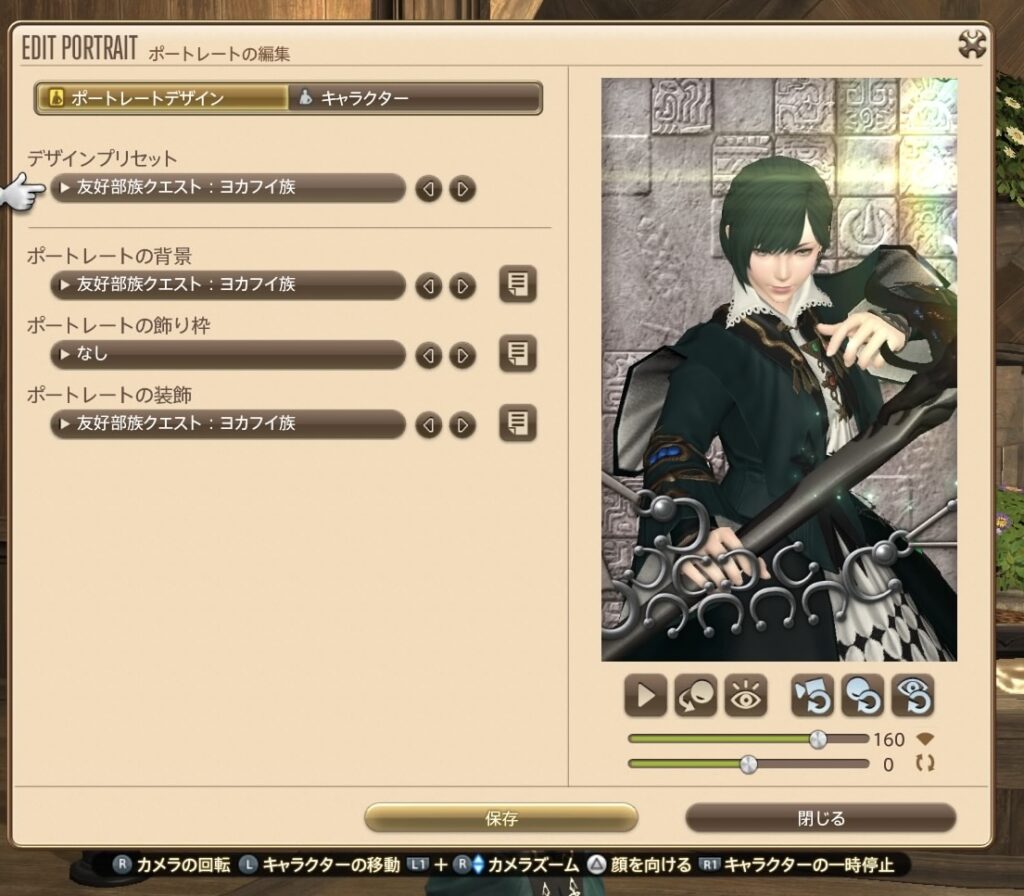The width and height of the screenshot is (1024, 896).
Task: Open the ポートレートの装飾 dropdown
Action: click(x=228, y=424)
